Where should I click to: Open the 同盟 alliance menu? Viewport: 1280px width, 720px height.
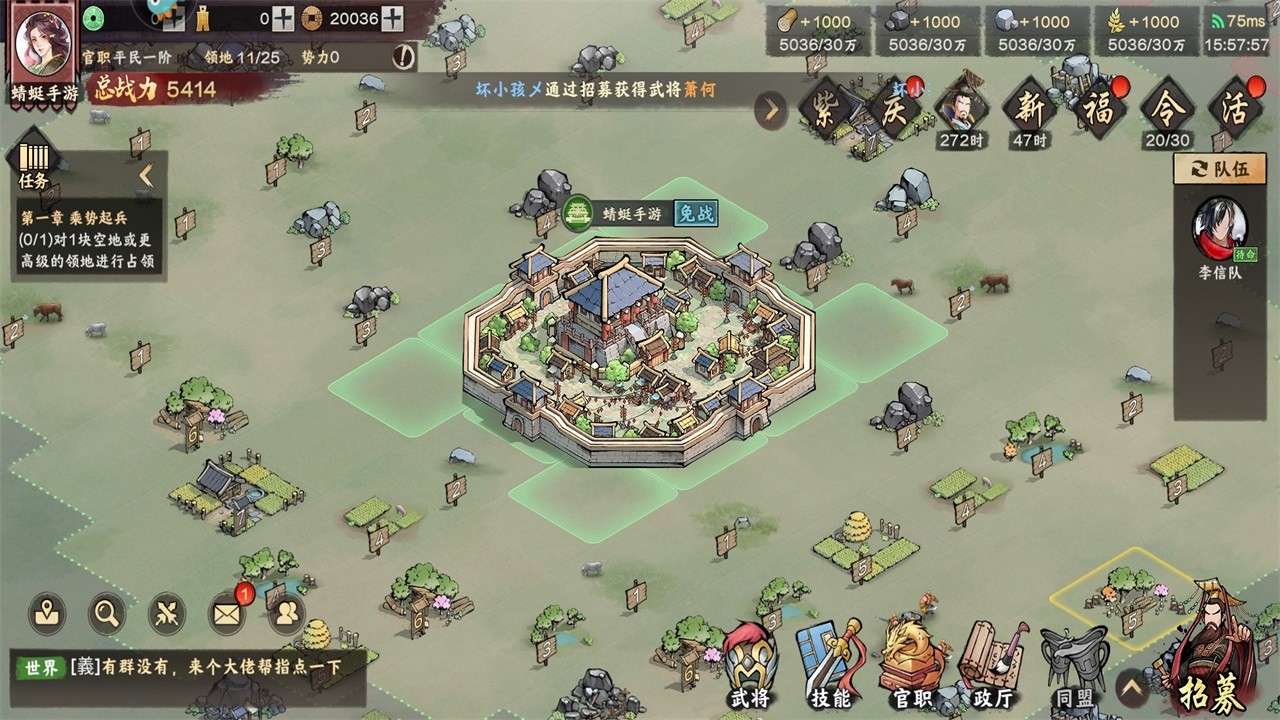click(1074, 664)
